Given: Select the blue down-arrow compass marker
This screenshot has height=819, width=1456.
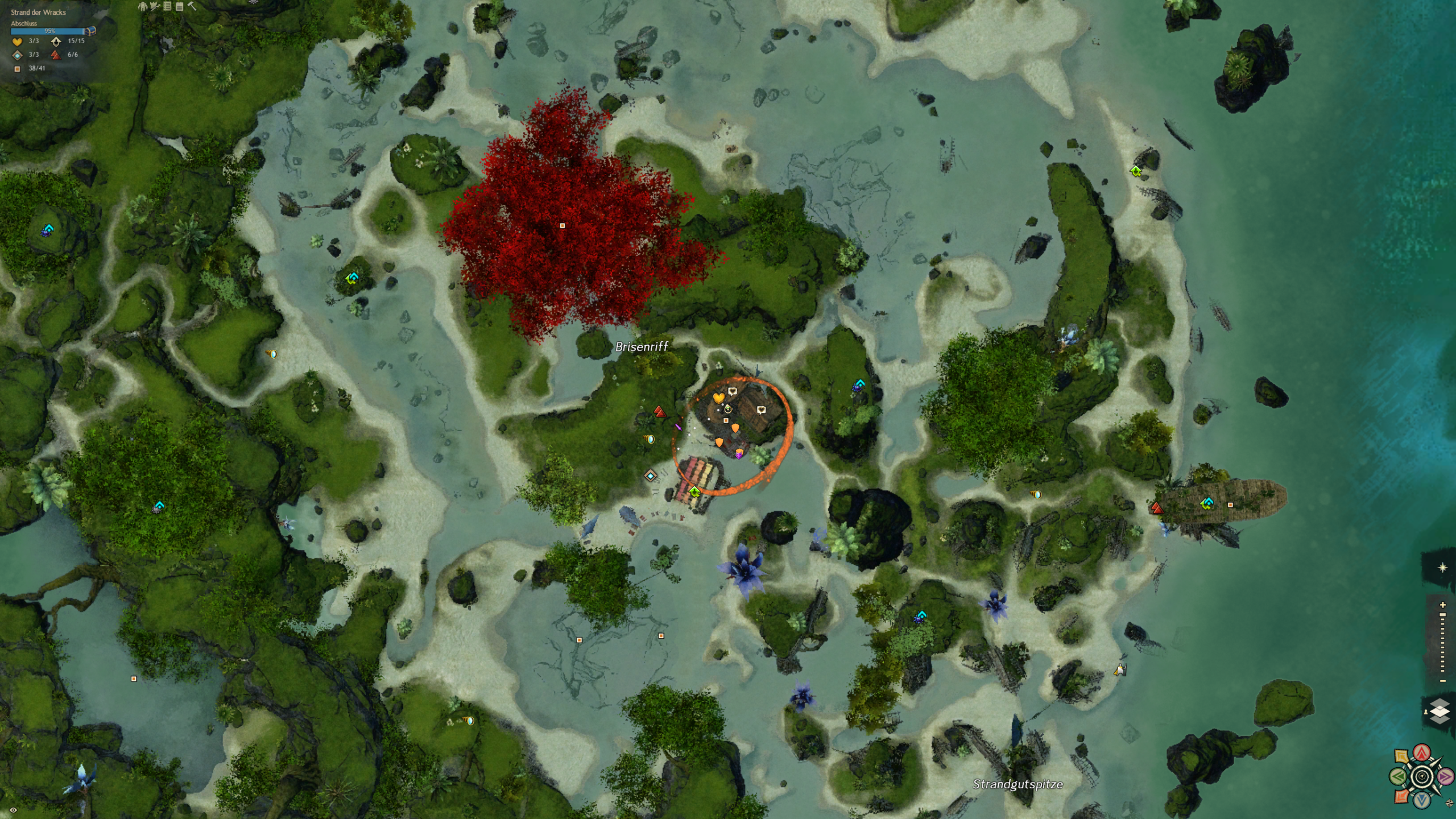Looking at the screenshot, I should pyautogui.click(x=1422, y=800).
